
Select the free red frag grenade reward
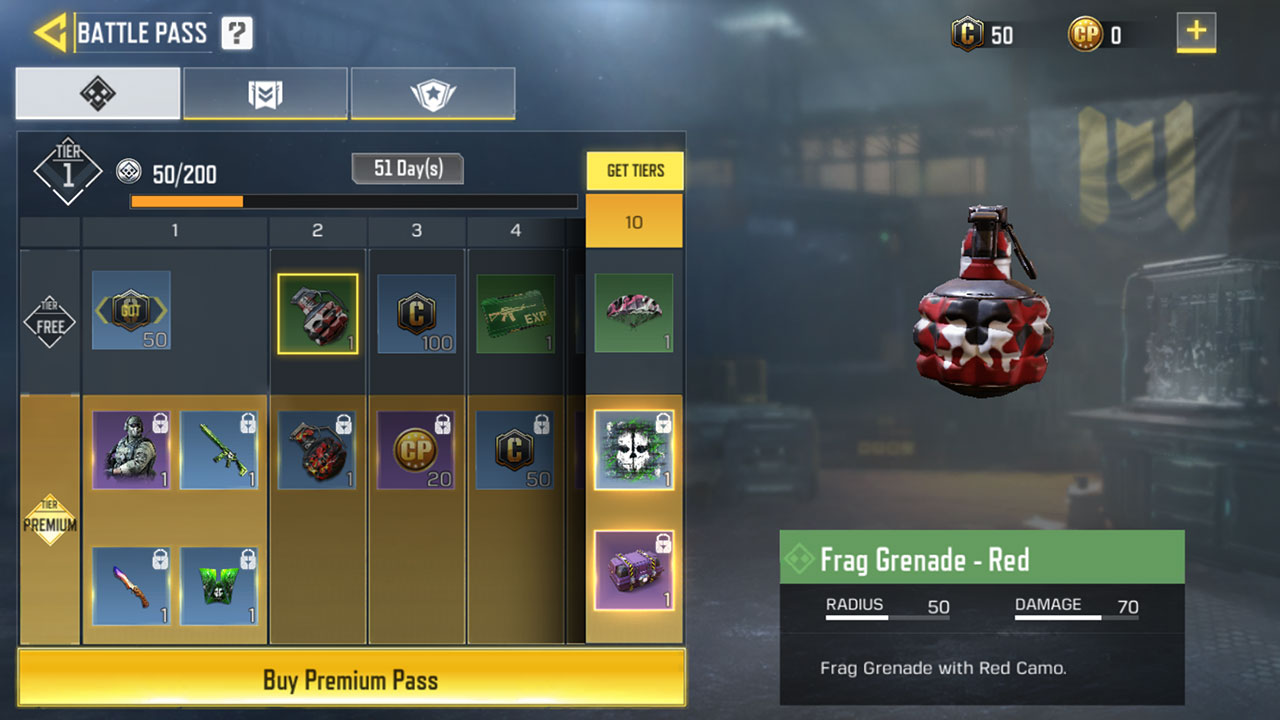(317, 313)
